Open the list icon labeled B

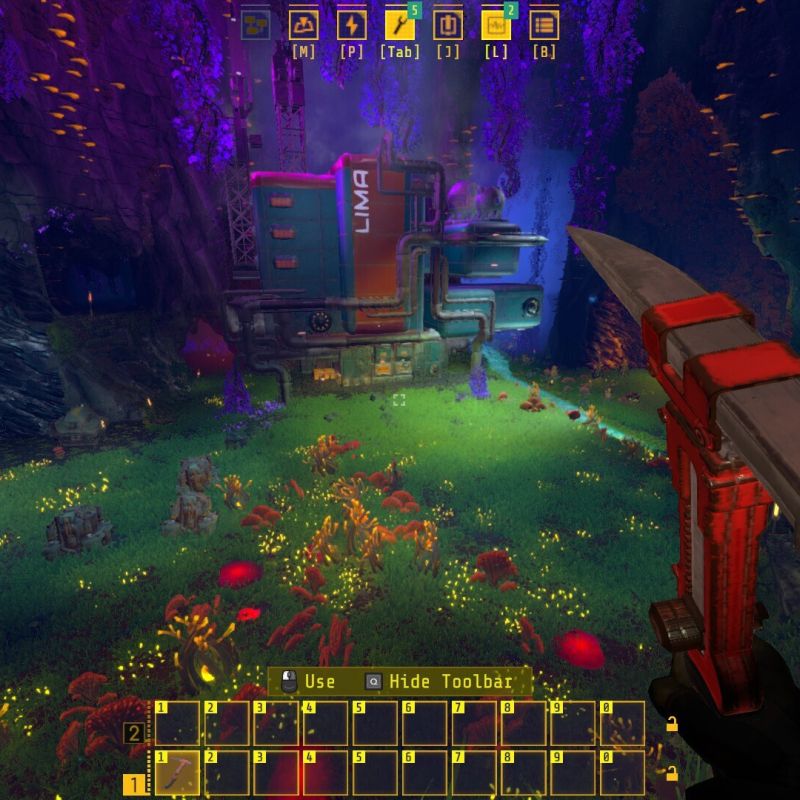544,25
